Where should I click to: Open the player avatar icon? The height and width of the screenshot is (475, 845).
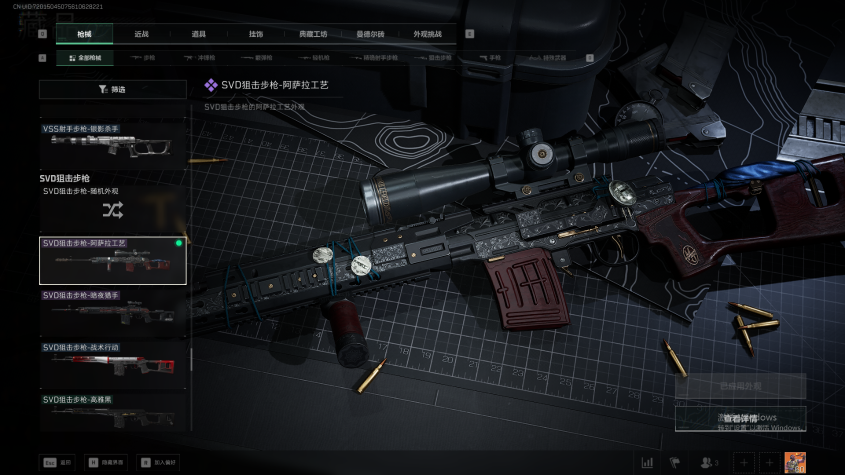(x=795, y=462)
